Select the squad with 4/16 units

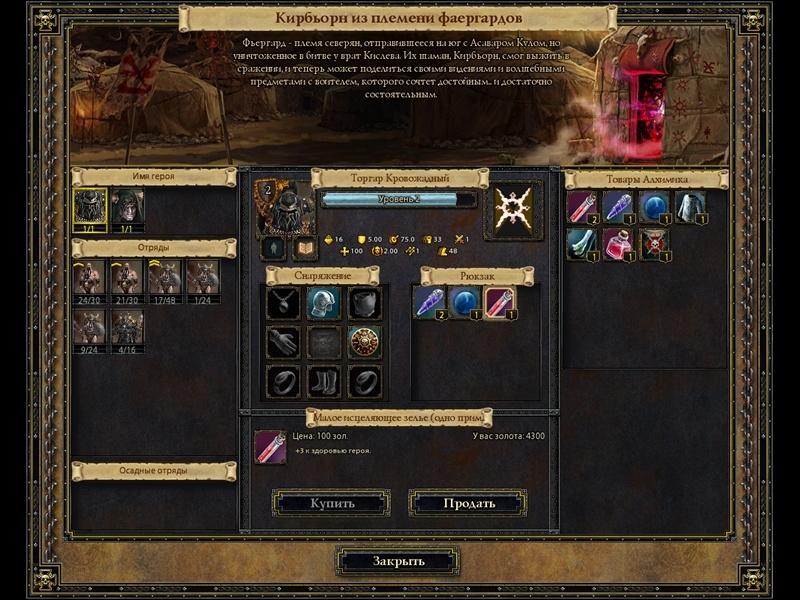pyautogui.click(x=127, y=327)
